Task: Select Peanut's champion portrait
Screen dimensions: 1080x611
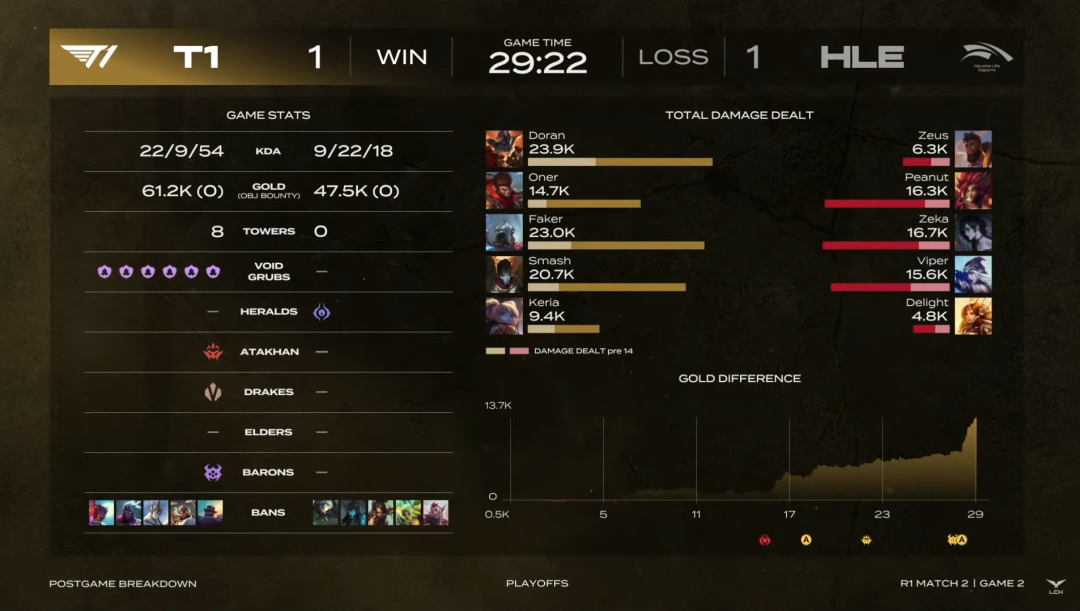Action: [x=973, y=190]
